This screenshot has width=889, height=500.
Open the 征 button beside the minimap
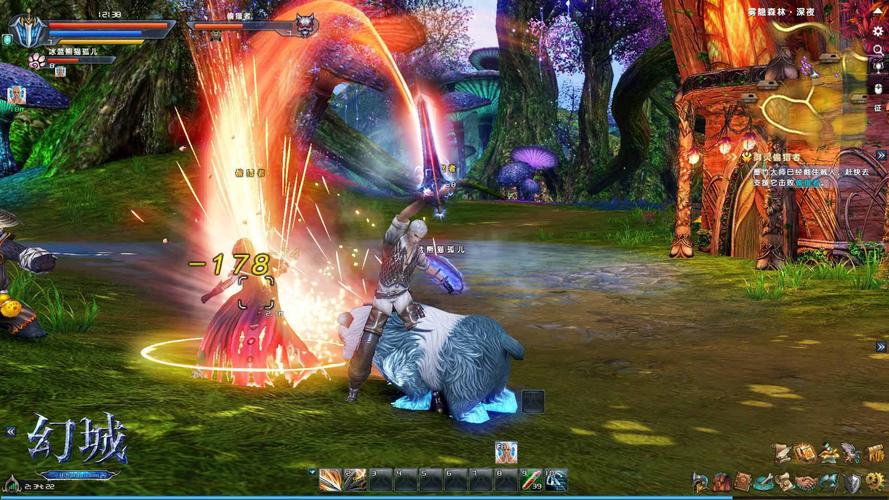point(878,107)
